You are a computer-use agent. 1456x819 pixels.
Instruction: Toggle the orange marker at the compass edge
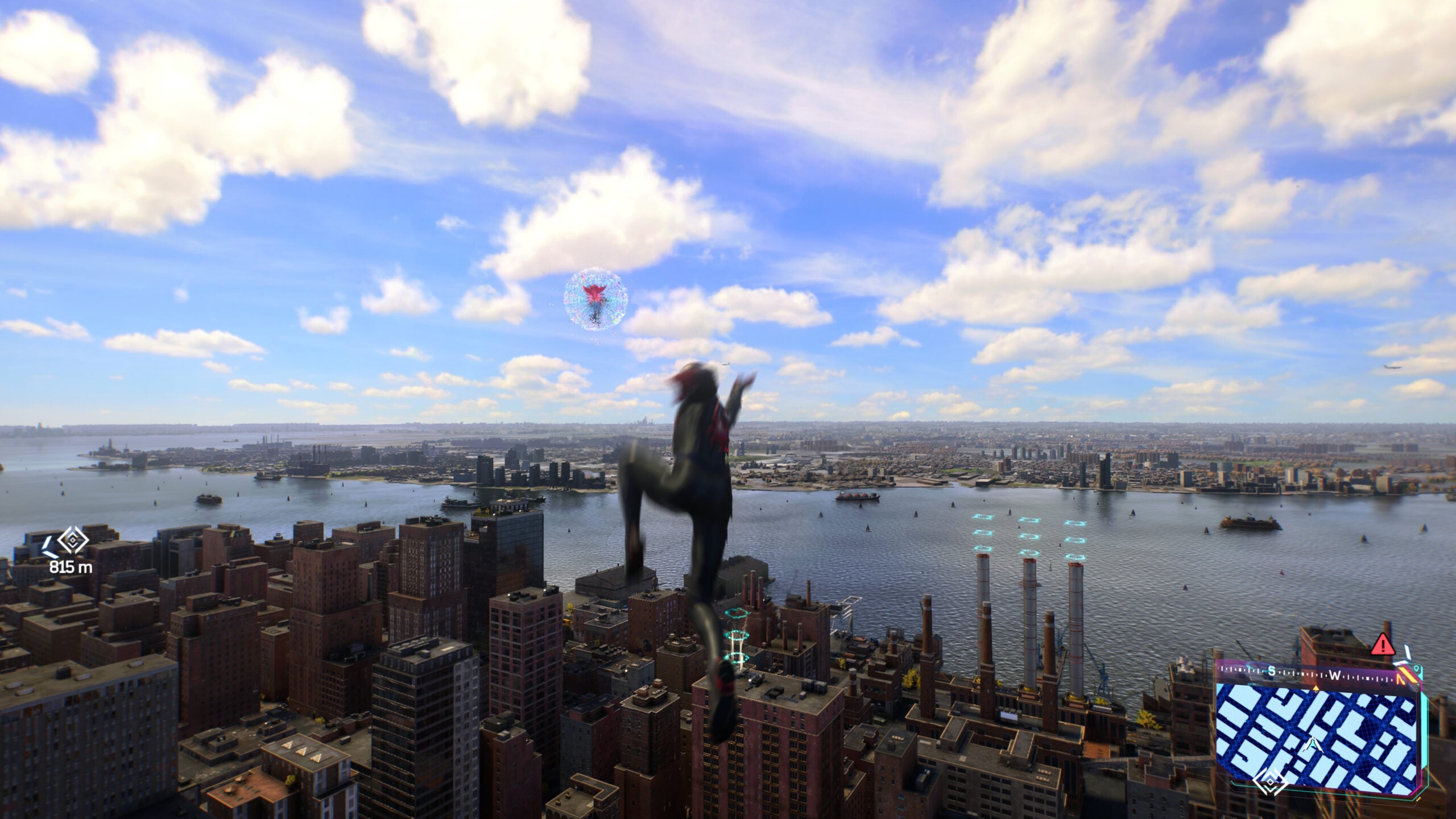pos(1406,675)
